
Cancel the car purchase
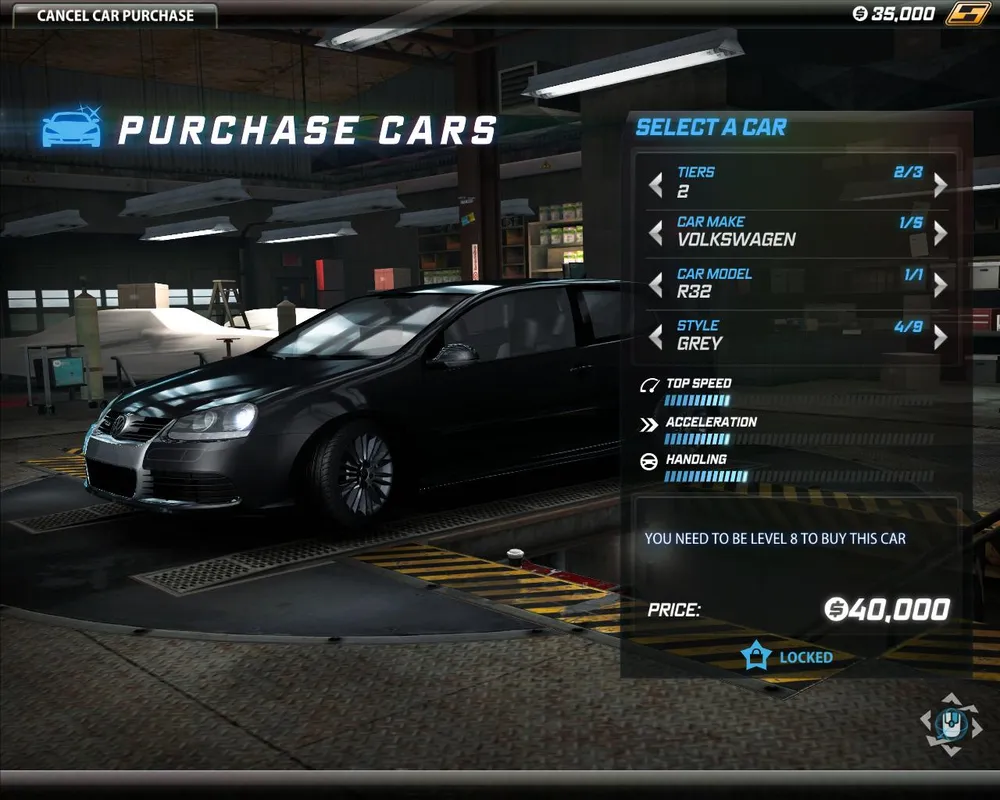115,16
